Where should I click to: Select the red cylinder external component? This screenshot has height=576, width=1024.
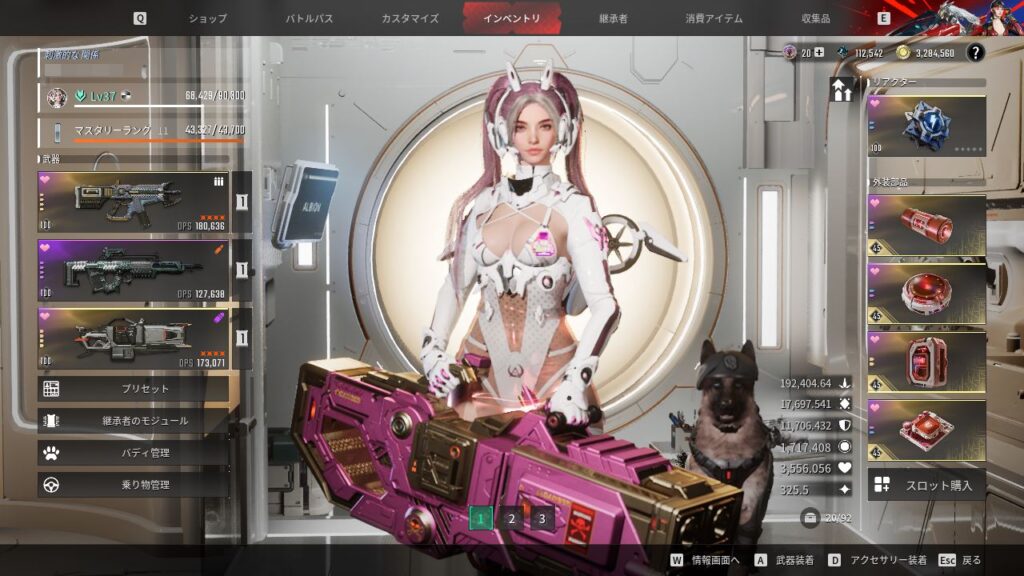click(926, 226)
